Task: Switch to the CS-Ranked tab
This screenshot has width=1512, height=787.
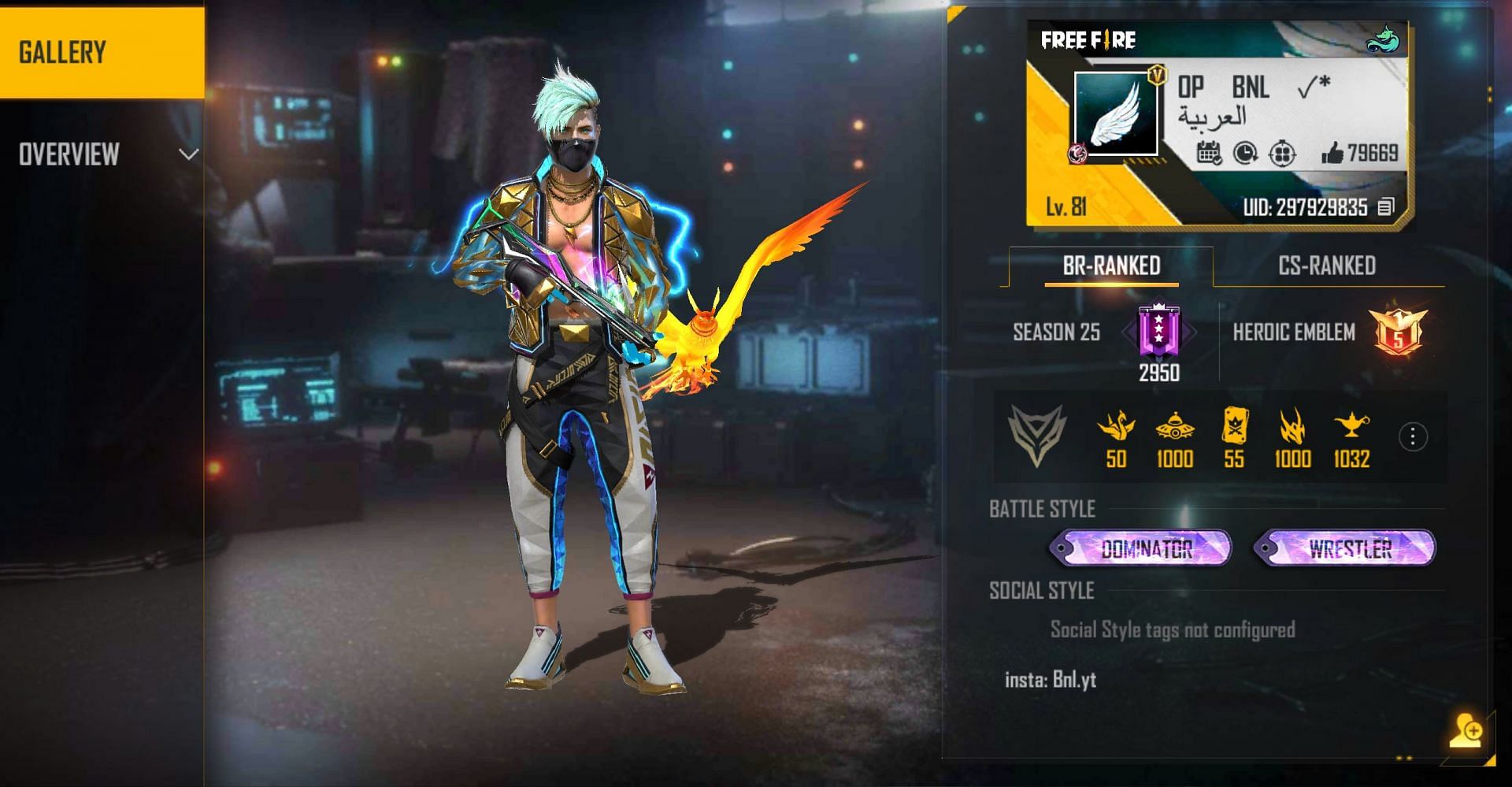Action: (x=1327, y=266)
